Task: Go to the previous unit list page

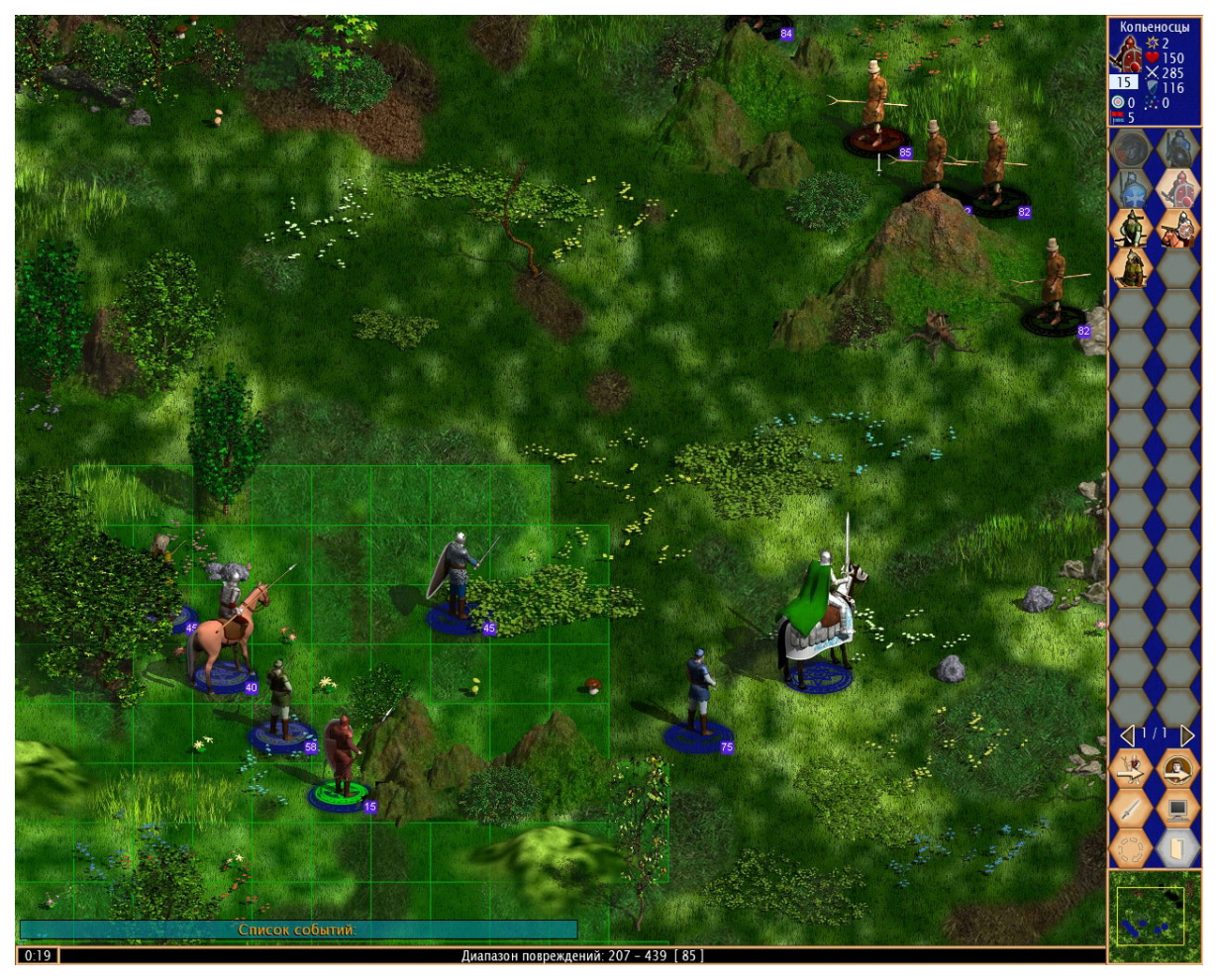Action: pos(1126,735)
